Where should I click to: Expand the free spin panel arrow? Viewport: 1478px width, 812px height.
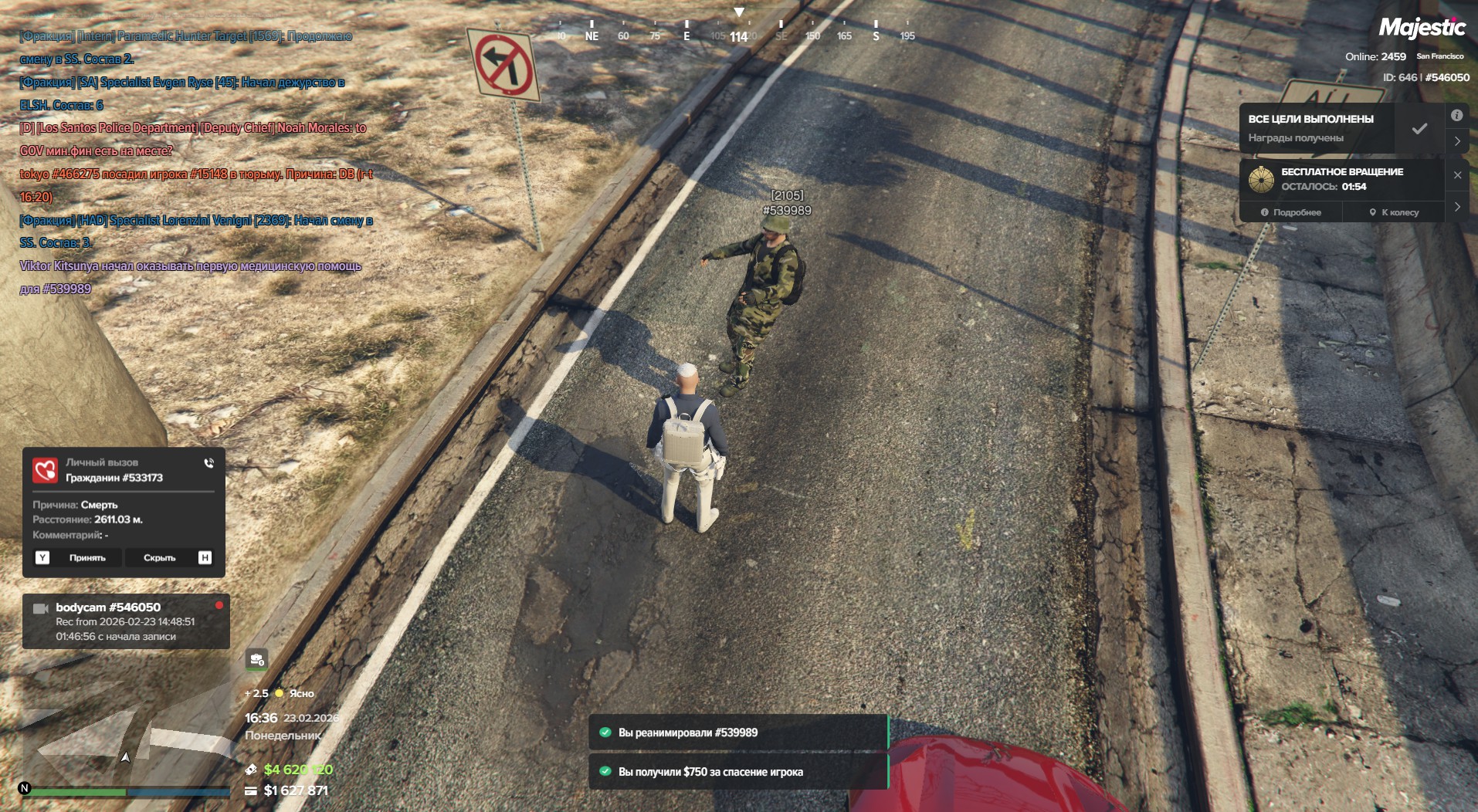(1457, 207)
